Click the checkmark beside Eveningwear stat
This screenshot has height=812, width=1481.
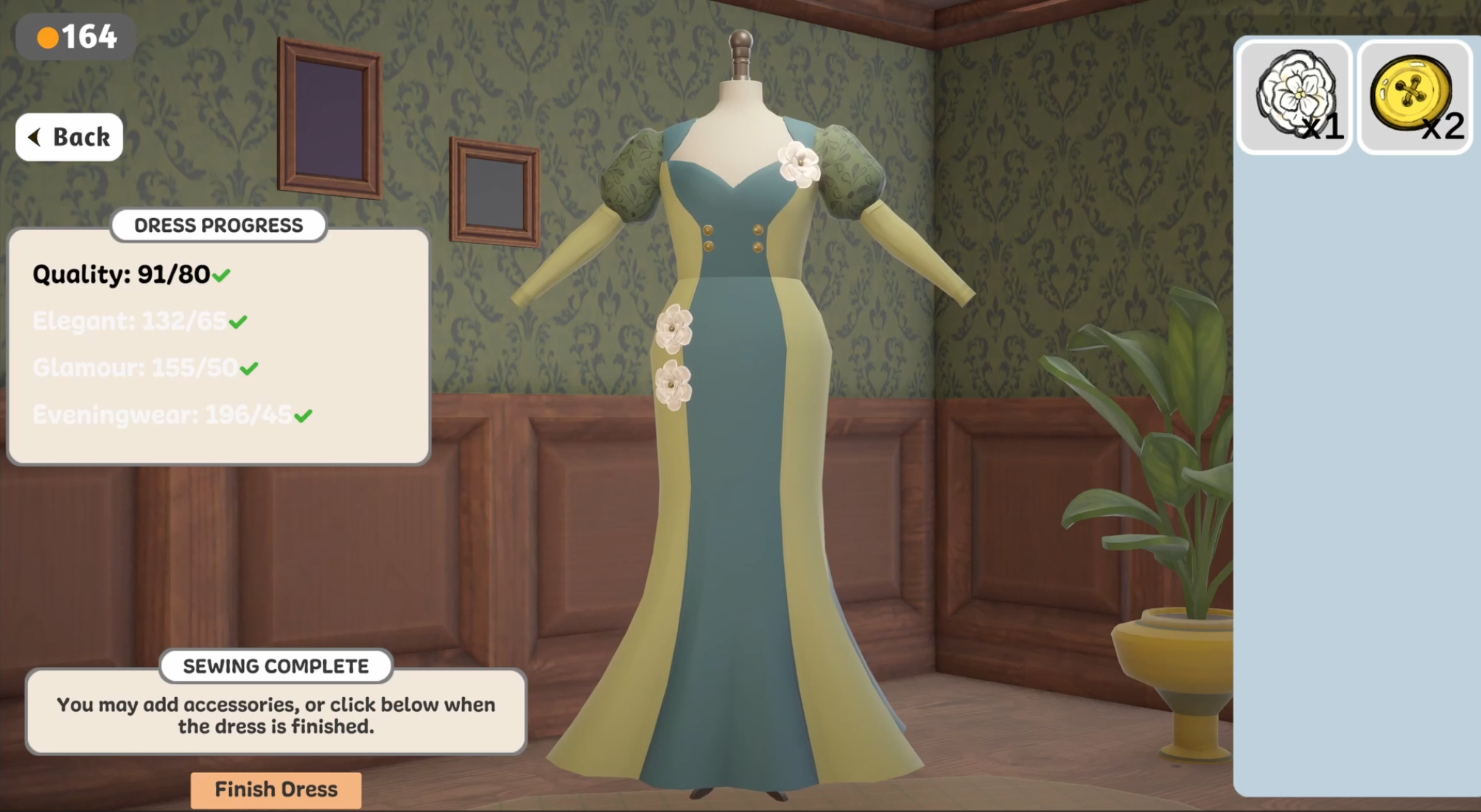coord(302,415)
